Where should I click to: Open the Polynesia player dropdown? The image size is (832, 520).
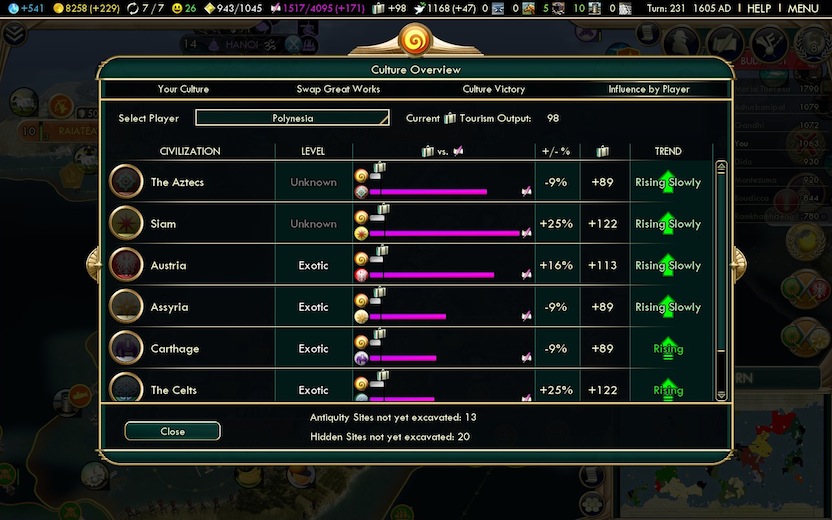tap(292, 118)
